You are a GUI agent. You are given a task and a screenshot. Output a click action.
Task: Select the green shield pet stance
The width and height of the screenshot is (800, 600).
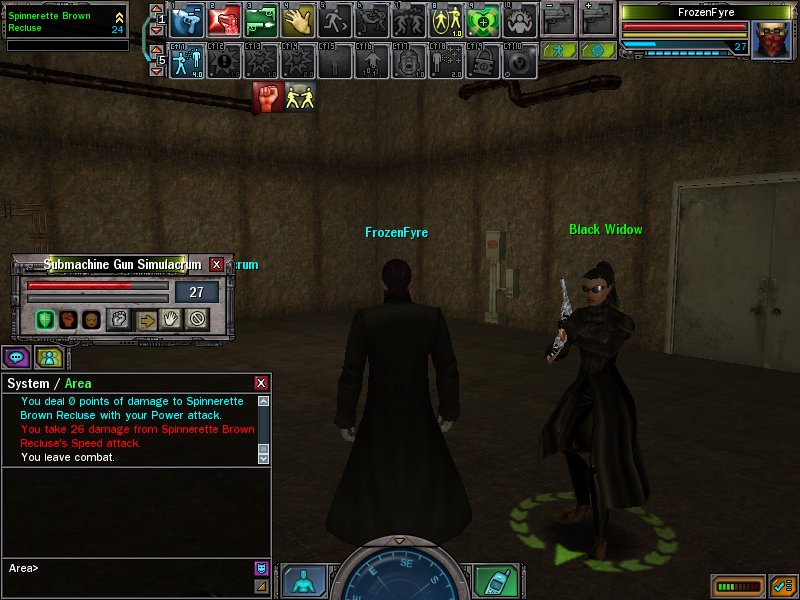pos(45,320)
